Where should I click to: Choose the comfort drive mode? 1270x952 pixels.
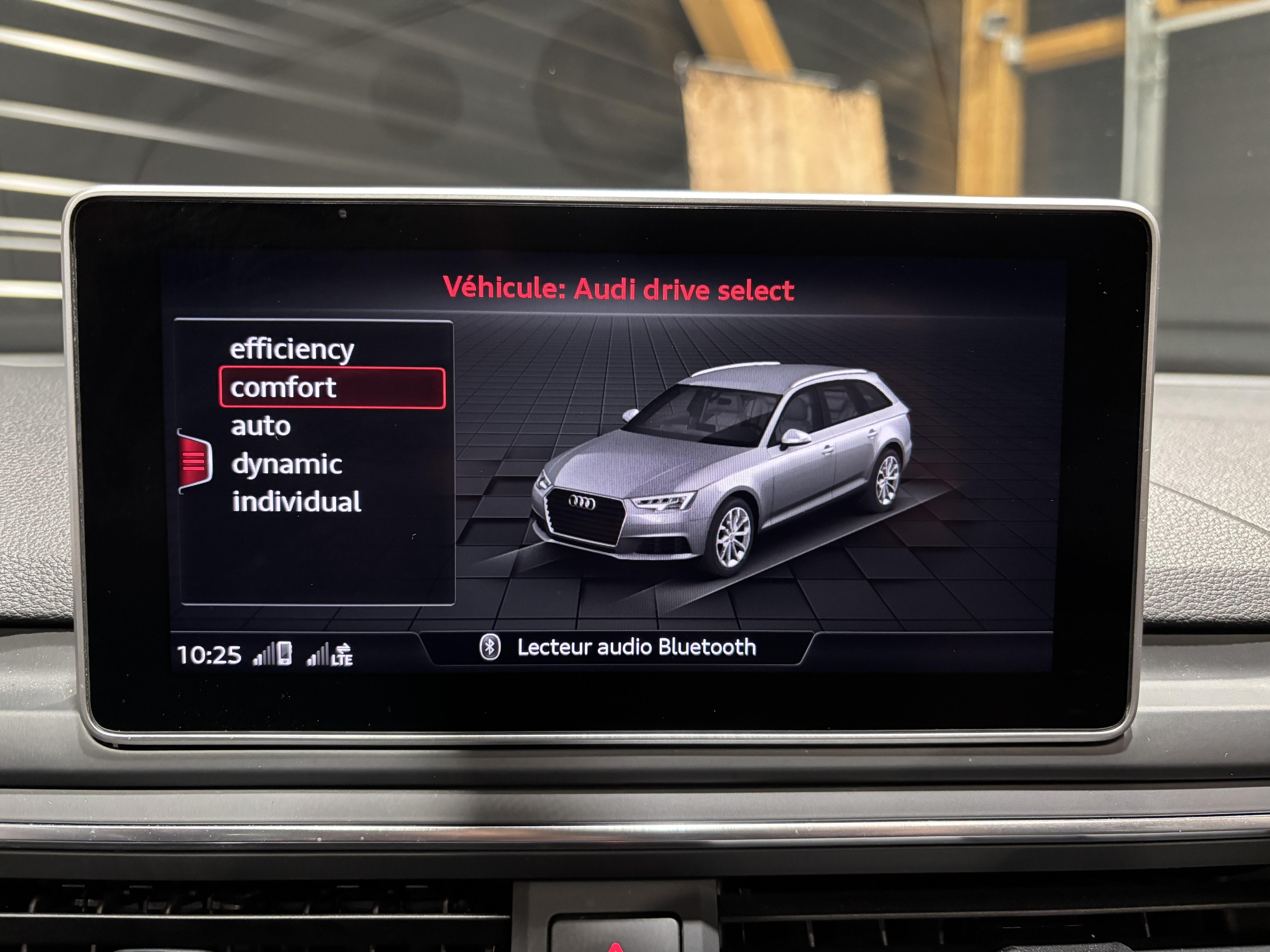pos(332,388)
